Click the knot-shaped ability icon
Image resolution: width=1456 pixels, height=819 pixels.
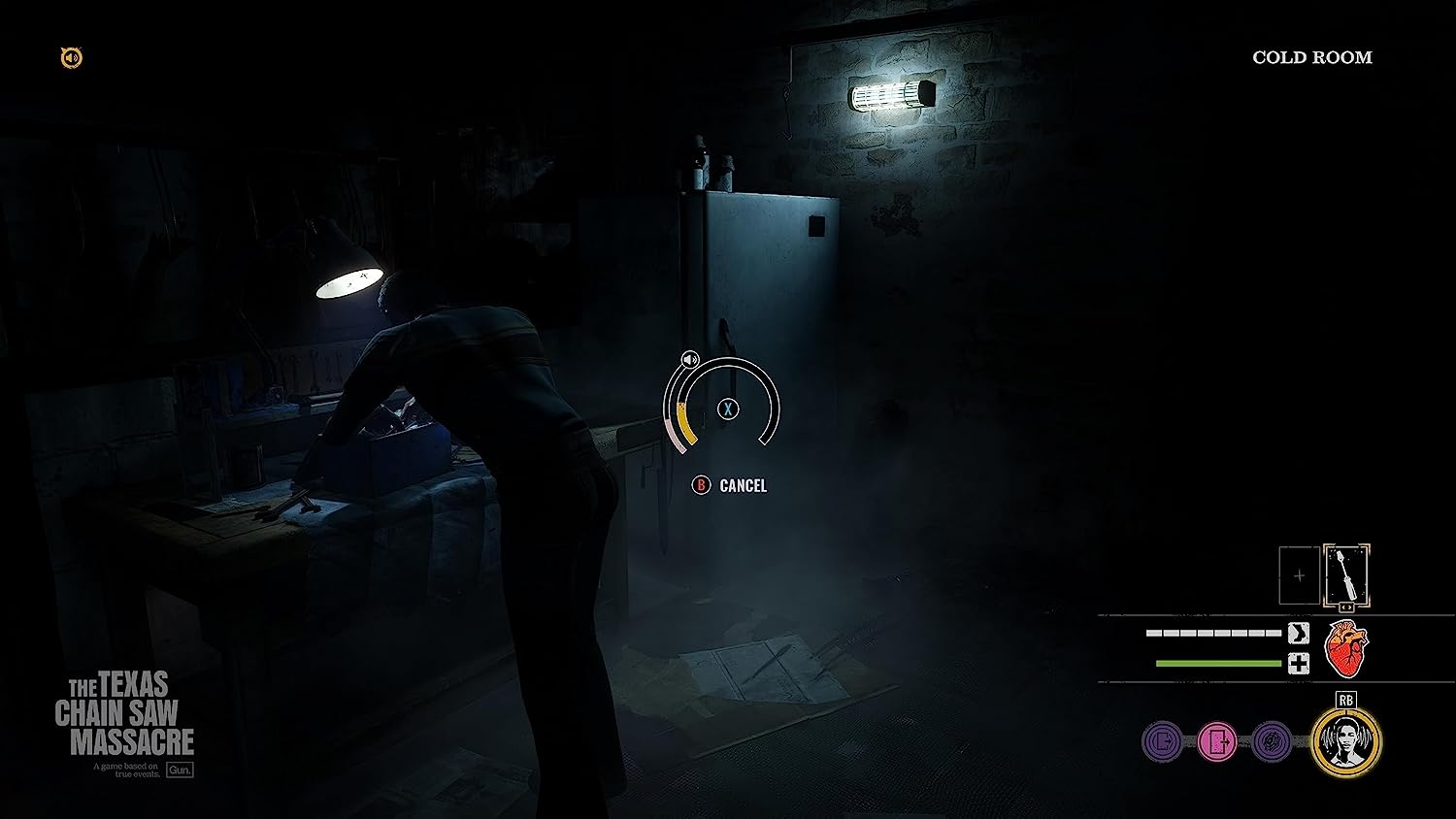point(1271,740)
